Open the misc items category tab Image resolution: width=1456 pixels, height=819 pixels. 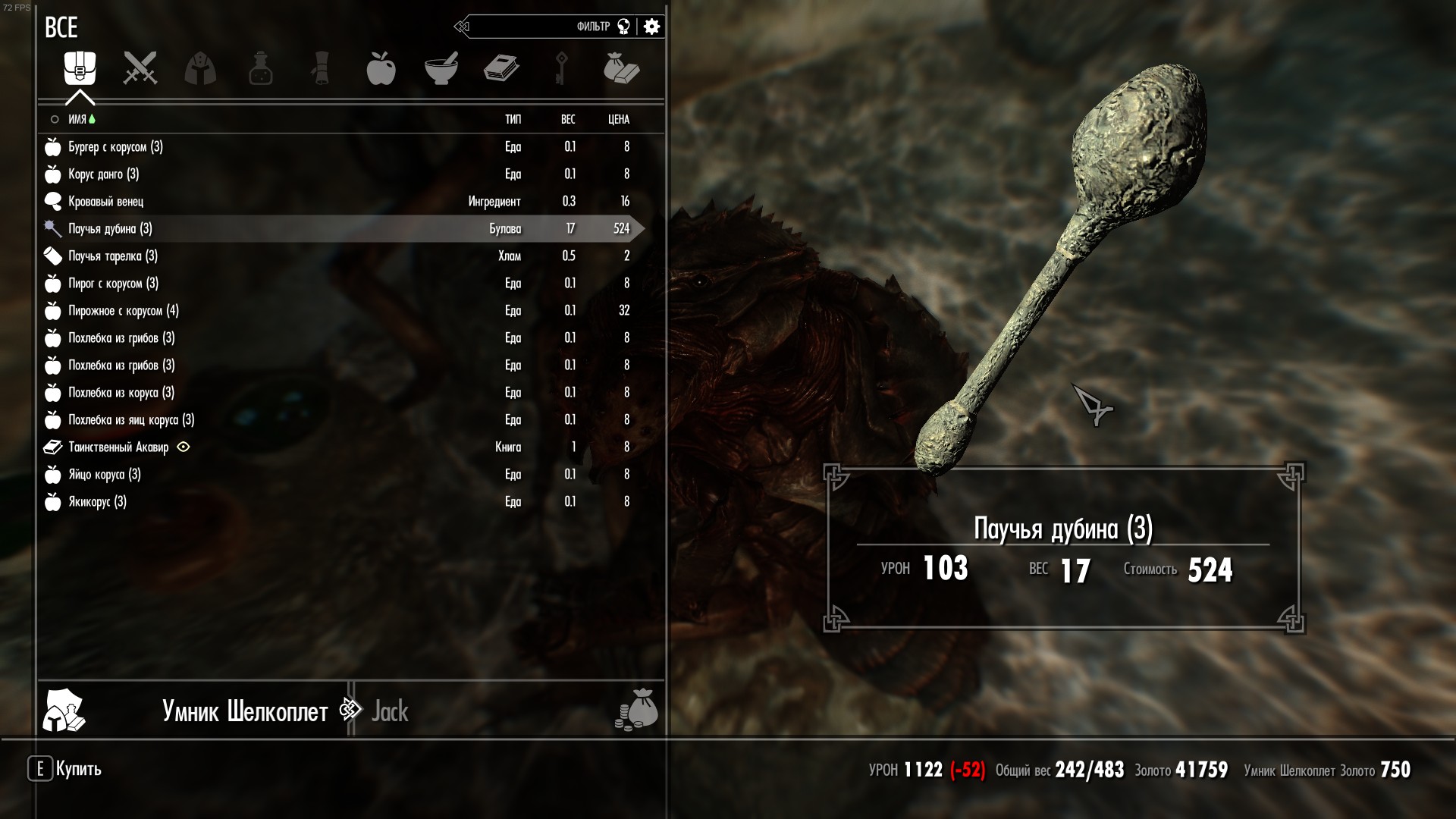[x=621, y=68]
